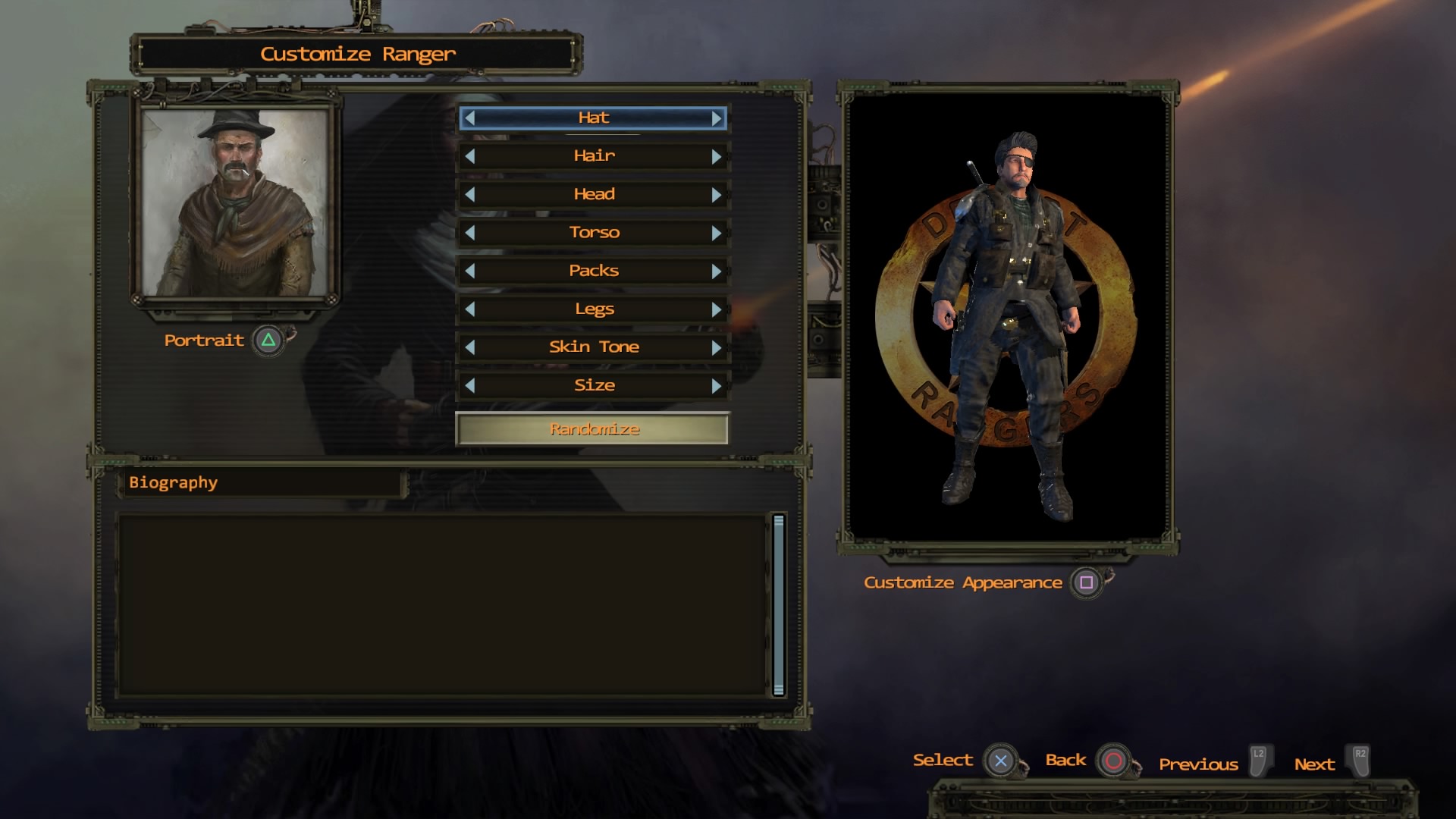Image resolution: width=1456 pixels, height=819 pixels.
Task: Select the ranger portrait picture
Action: (235, 202)
